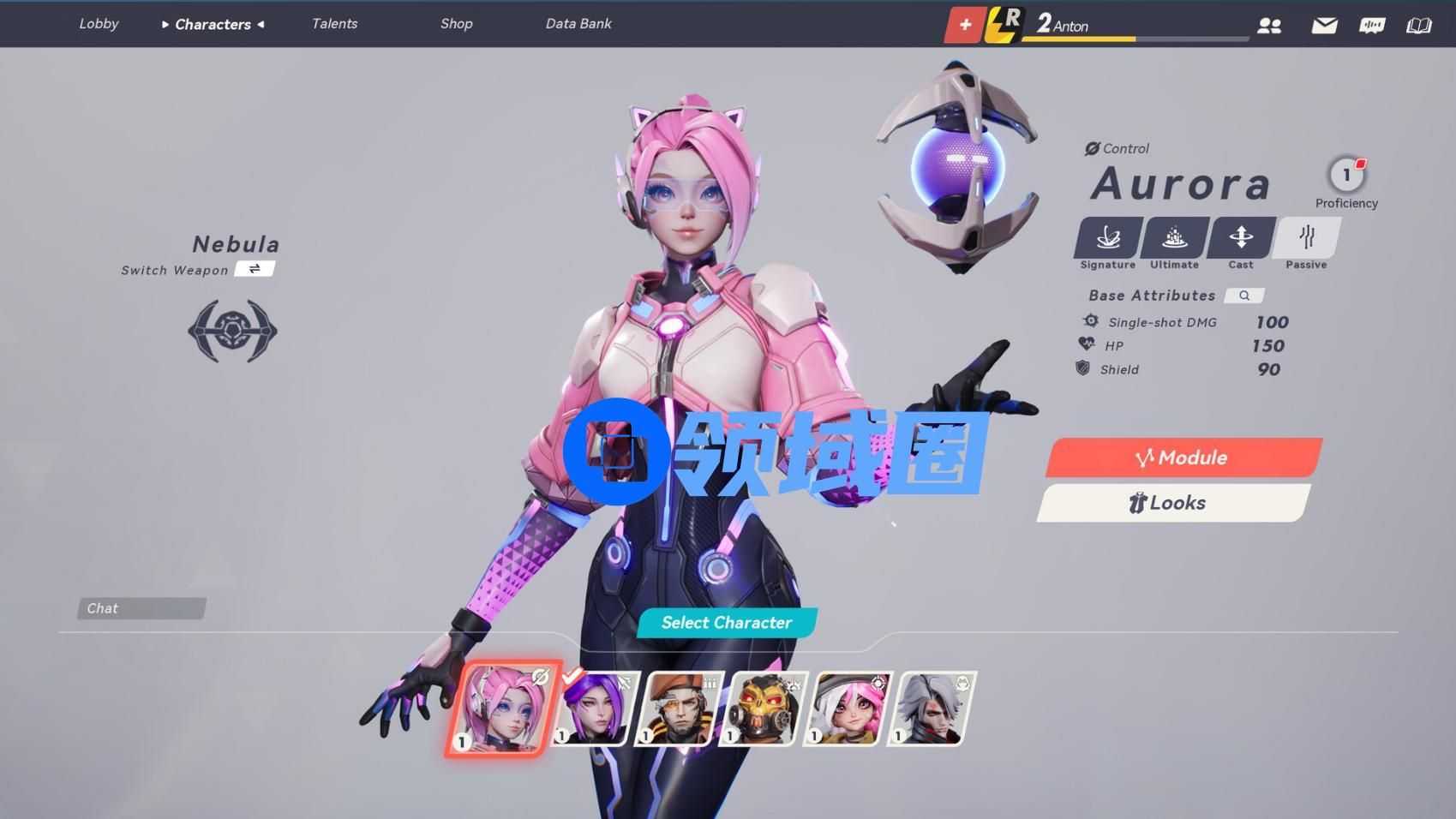Screen dimensions: 1456x819
Task: Show the Cast skill details
Action: coord(1241,238)
